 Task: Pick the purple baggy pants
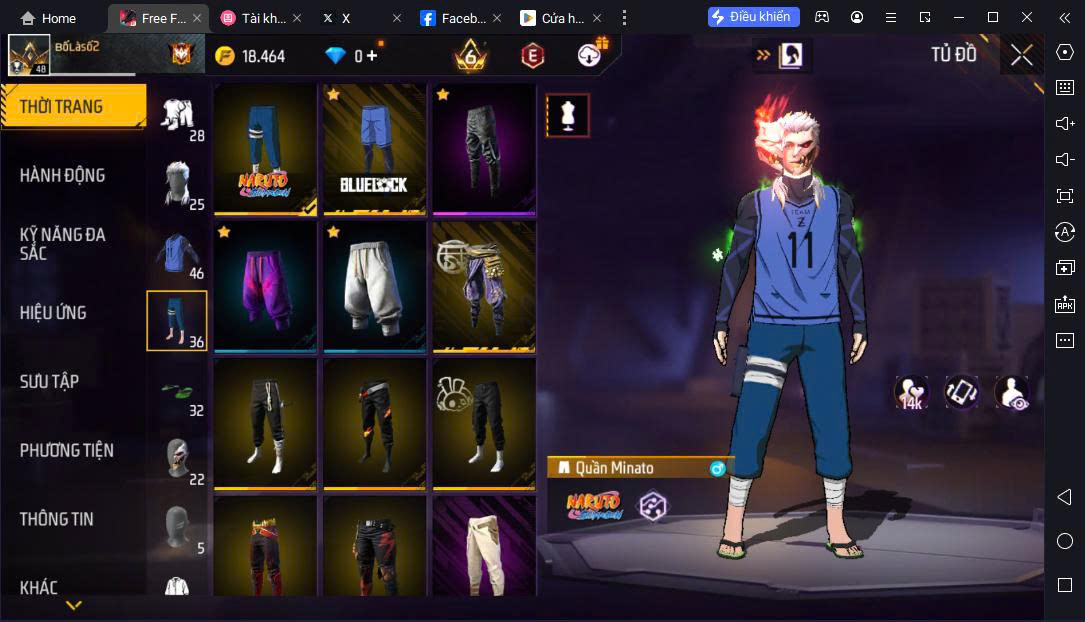pos(265,286)
